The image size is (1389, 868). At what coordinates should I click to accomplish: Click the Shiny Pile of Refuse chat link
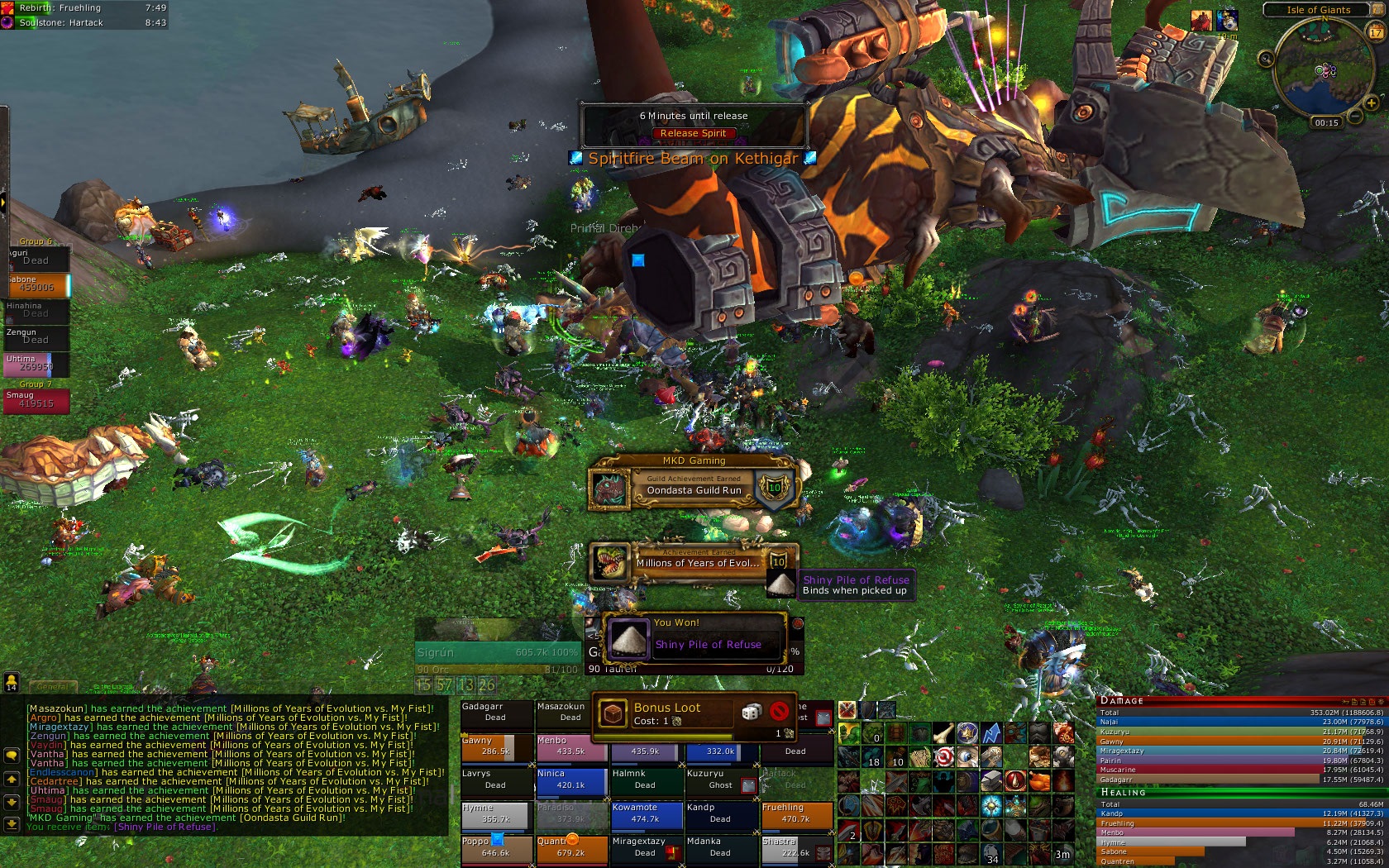pos(165,827)
